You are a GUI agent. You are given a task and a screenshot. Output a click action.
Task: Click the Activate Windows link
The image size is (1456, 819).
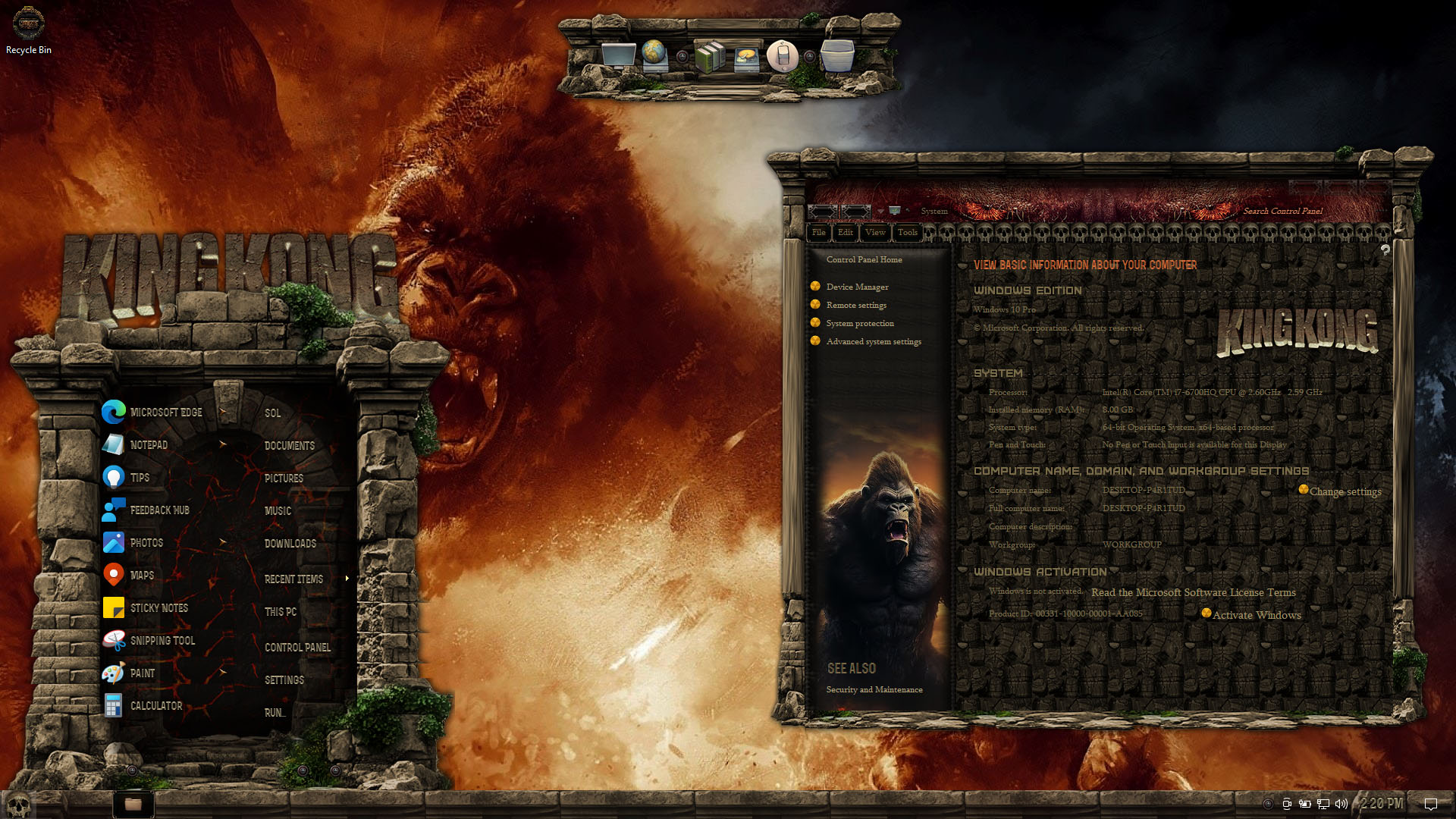coord(1256,615)
